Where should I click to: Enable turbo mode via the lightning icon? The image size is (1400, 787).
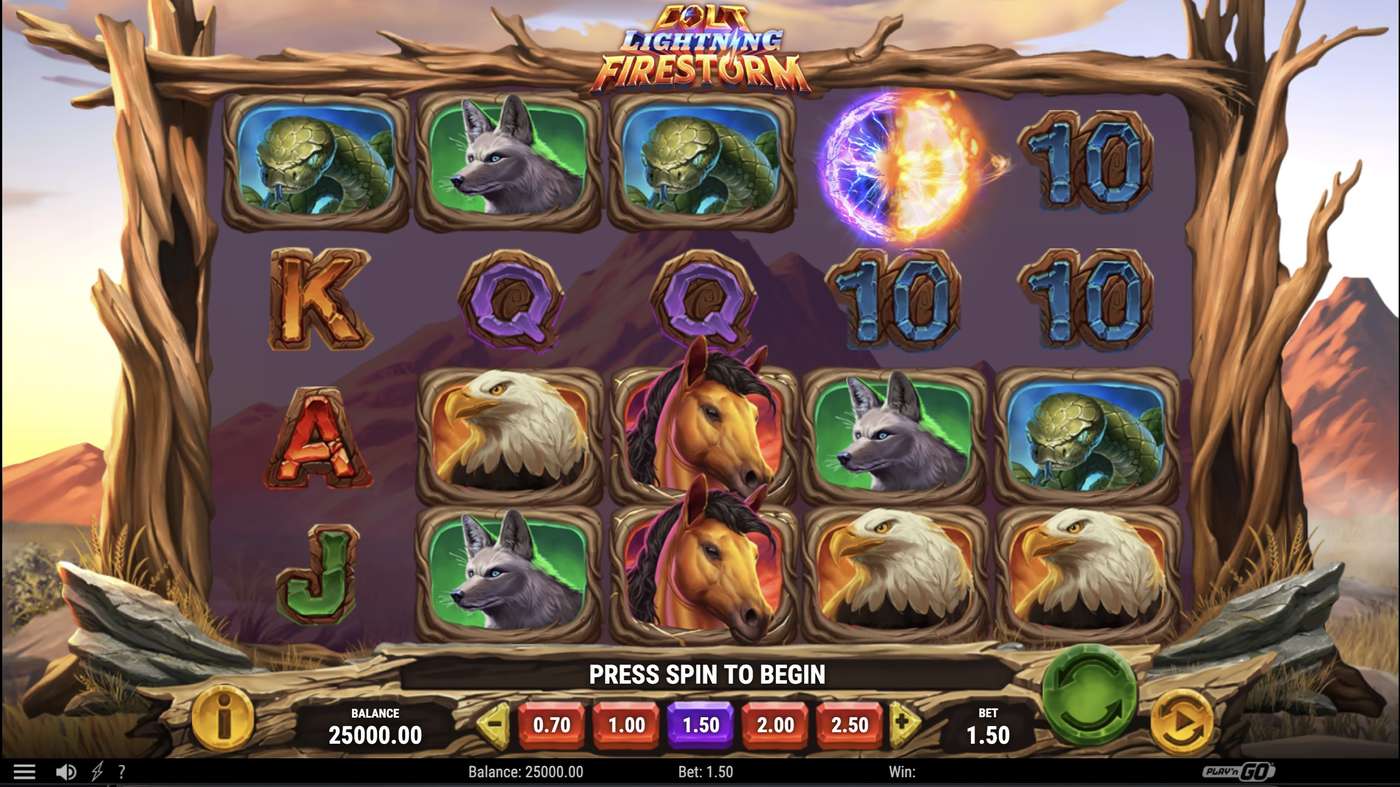(94, 771)
